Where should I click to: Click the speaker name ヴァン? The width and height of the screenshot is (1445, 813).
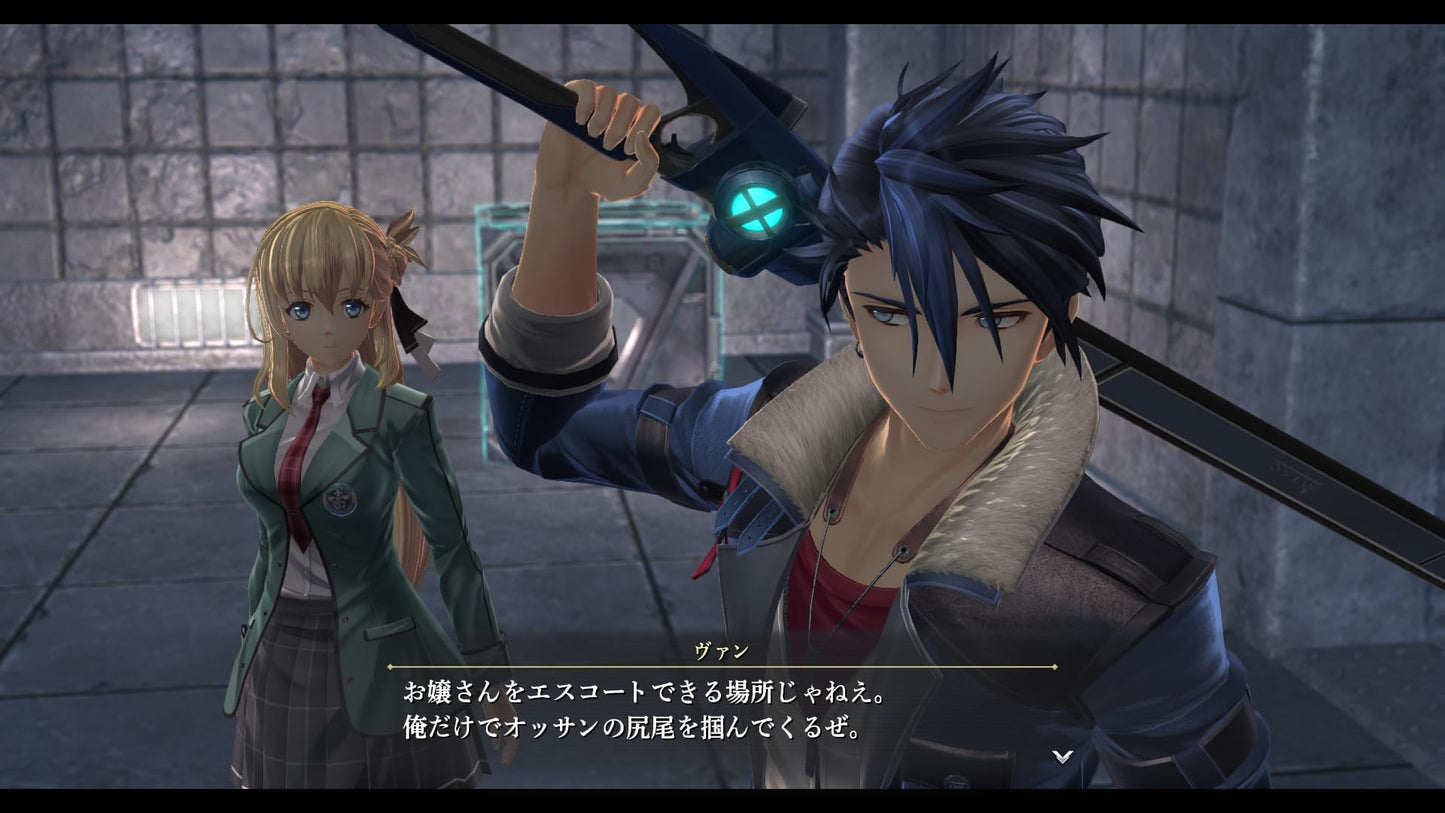(722, 650)
